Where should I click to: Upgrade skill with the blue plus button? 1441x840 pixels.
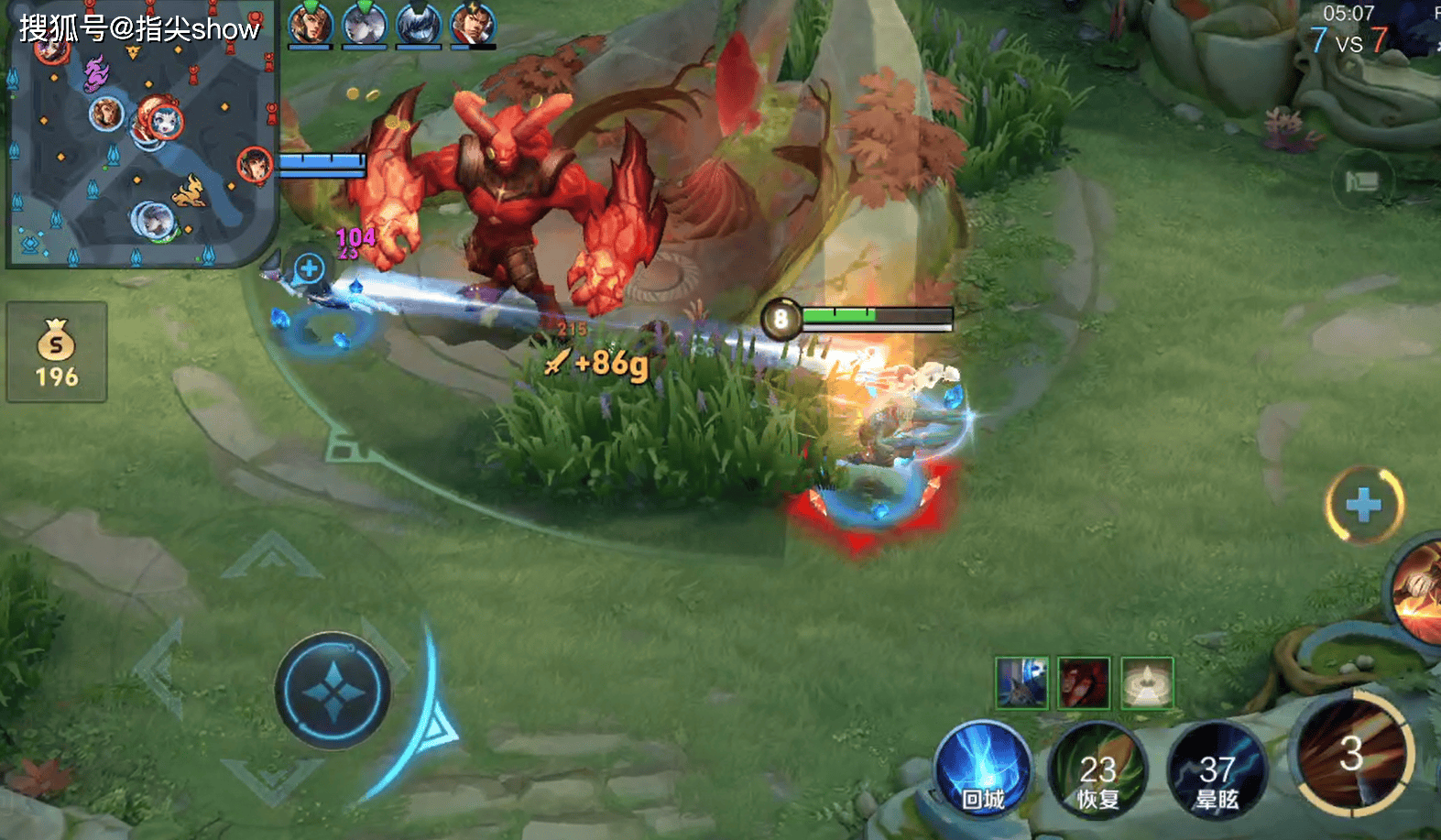tap(1364, 504)
